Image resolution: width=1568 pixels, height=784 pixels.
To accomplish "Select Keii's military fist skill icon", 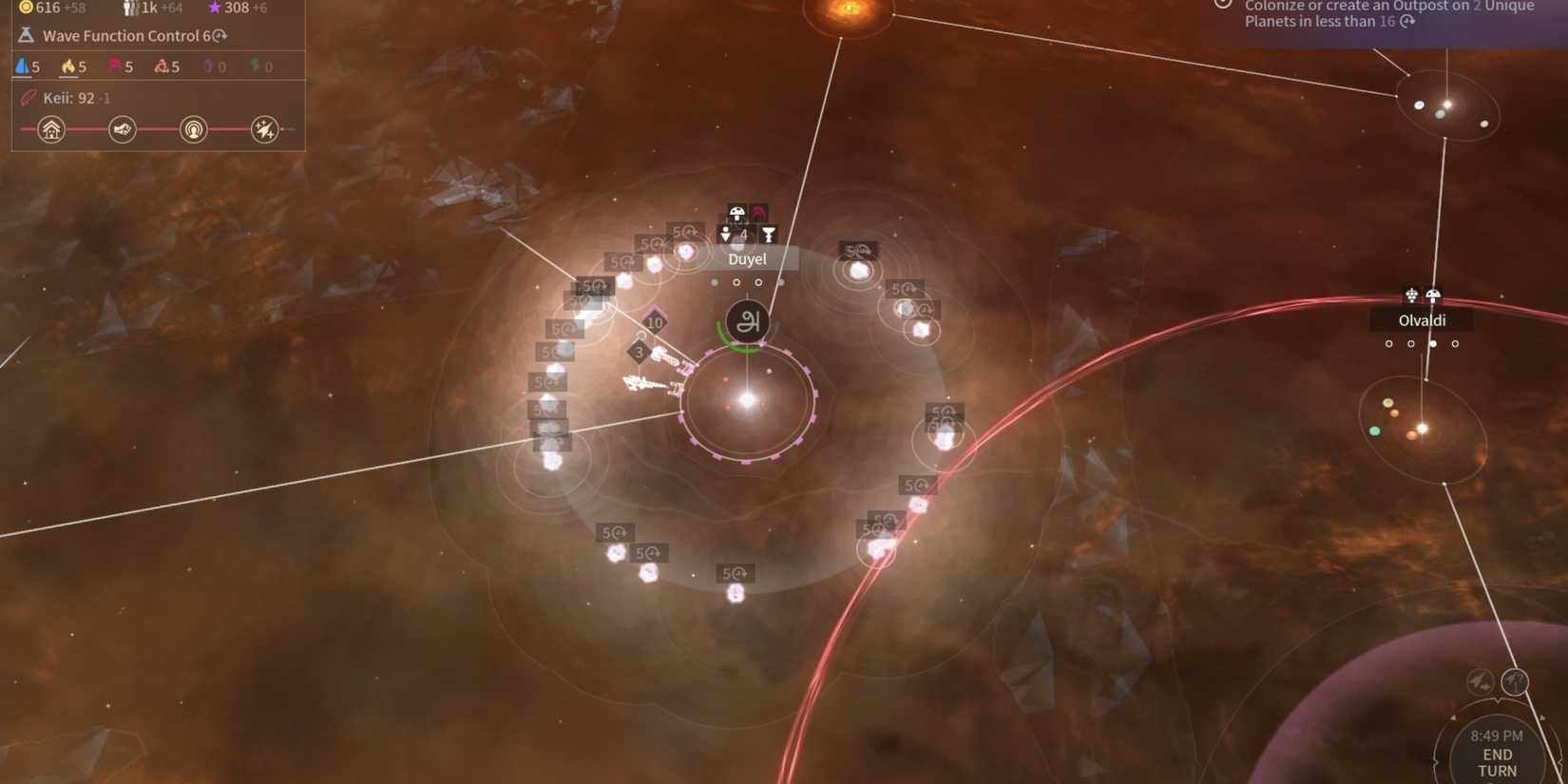I will (122, 128).
